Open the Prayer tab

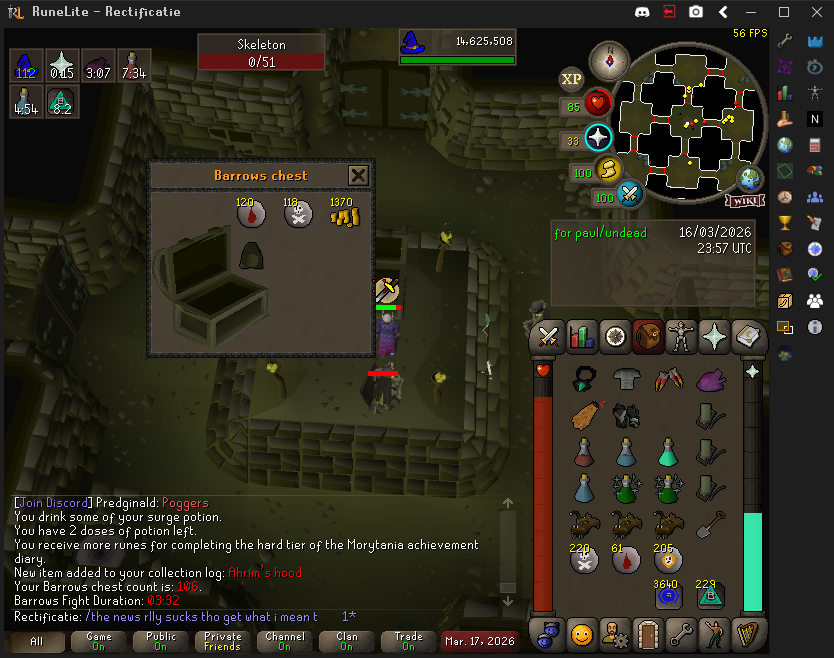(x=714, y=337)
